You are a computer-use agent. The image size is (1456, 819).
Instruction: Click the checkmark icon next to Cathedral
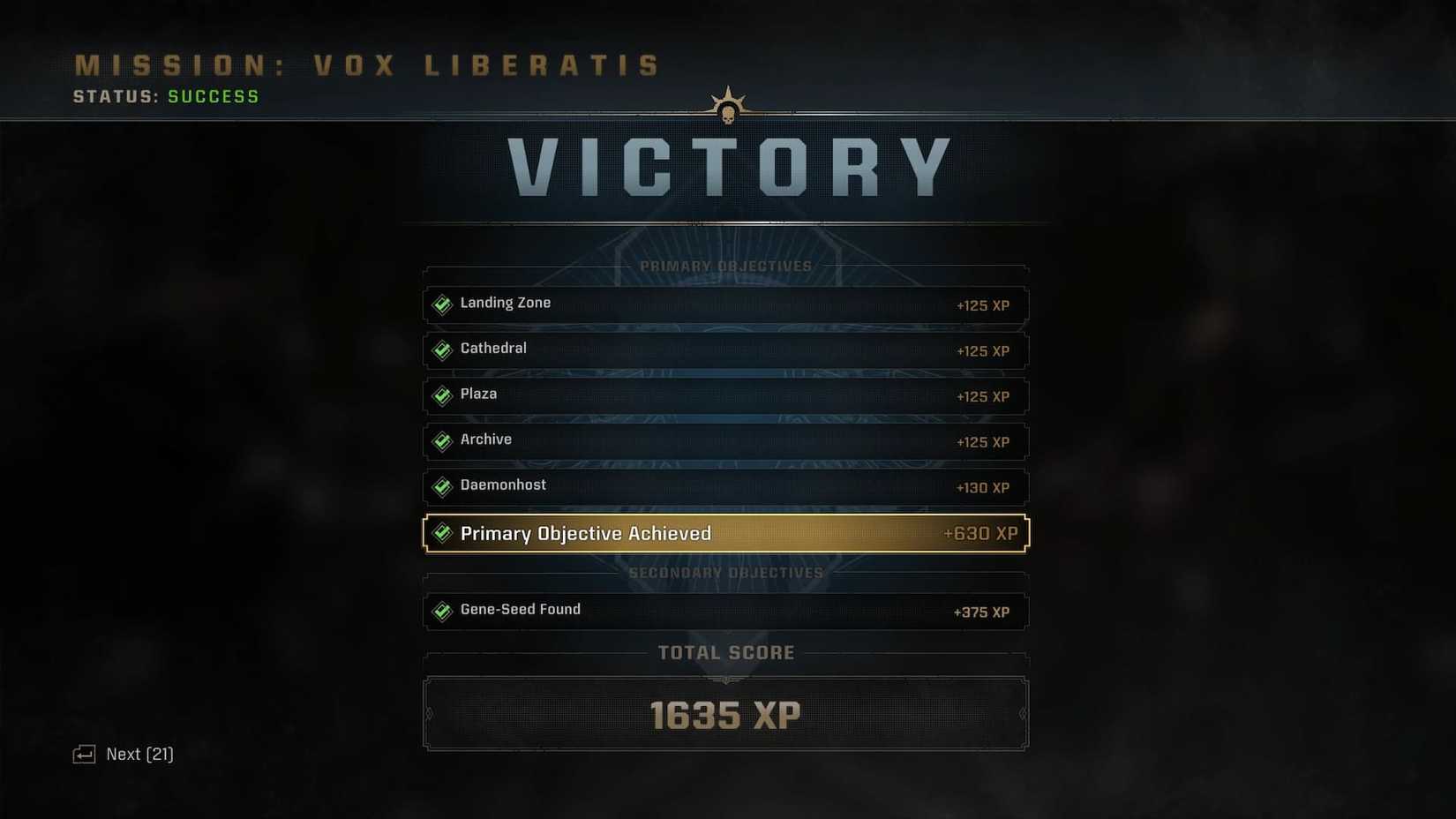point(441,350)
